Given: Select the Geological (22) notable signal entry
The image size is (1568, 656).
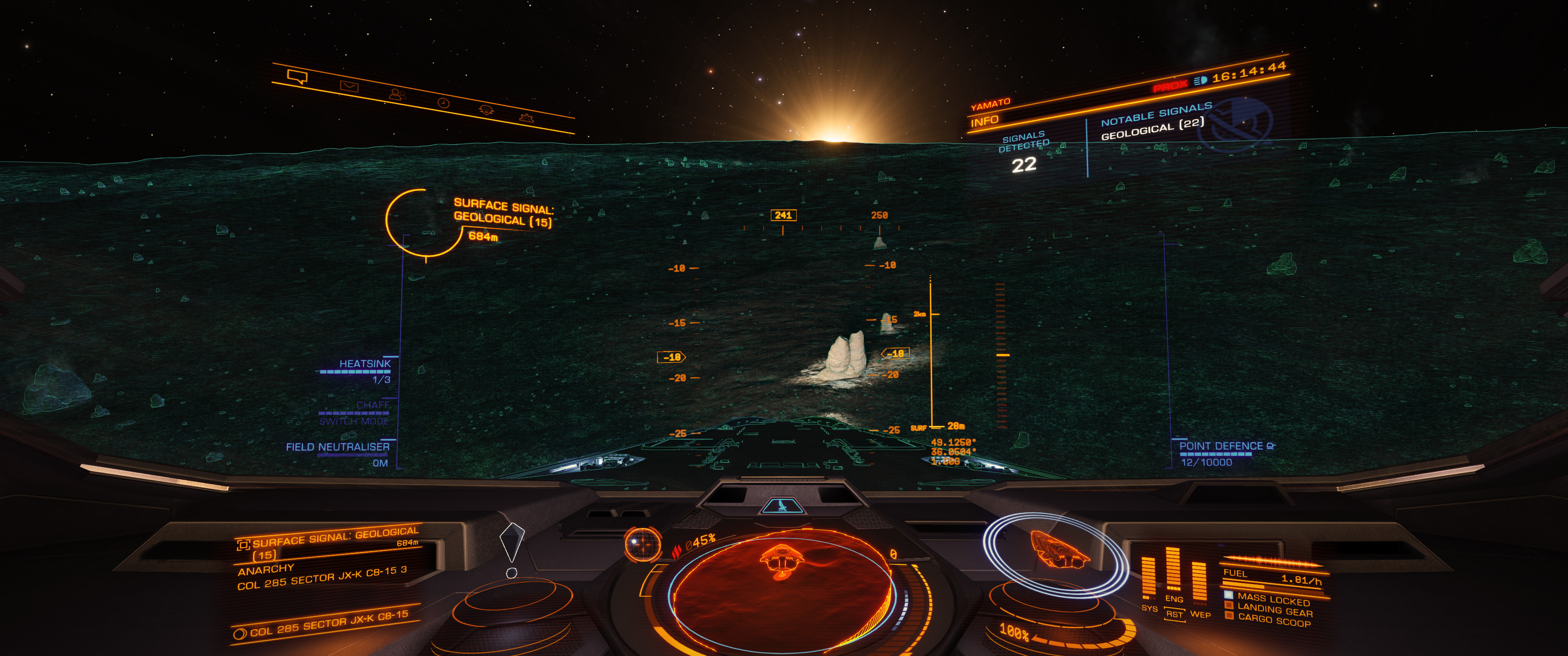Looking at the screenshot, I should pos(1152,129).
